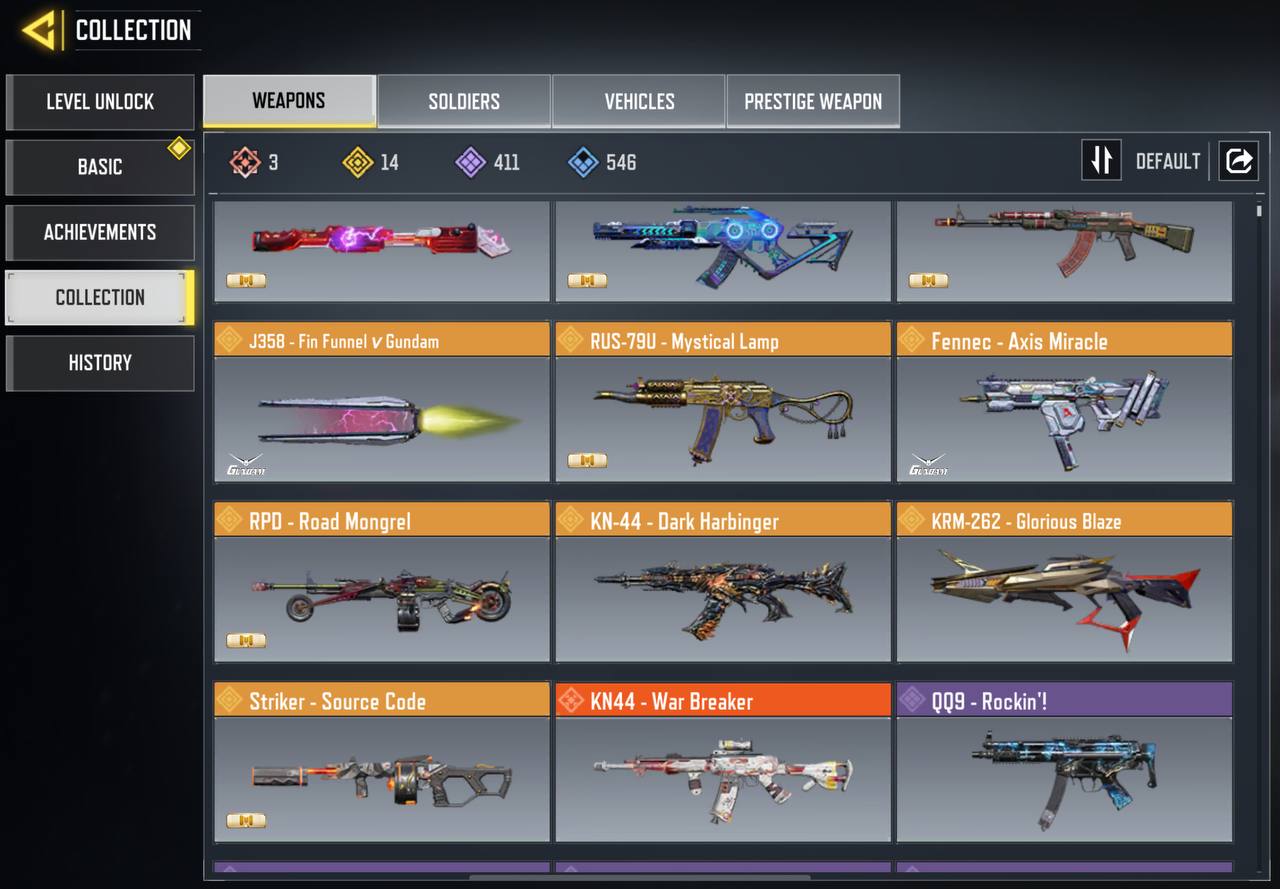Filter by the purple epic rarity count

(488, 162)
